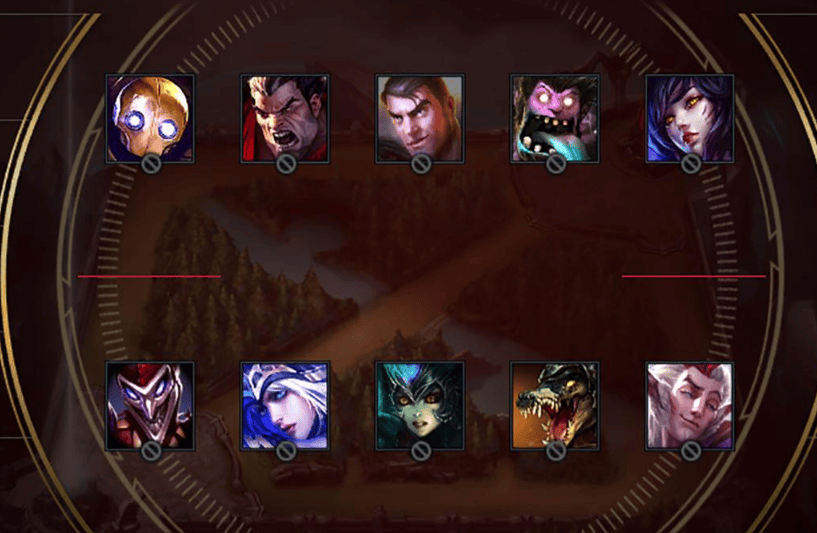Select the purple Dr. Mundo portrait
This screenshot has height=533, width=817.
[555, 118]
